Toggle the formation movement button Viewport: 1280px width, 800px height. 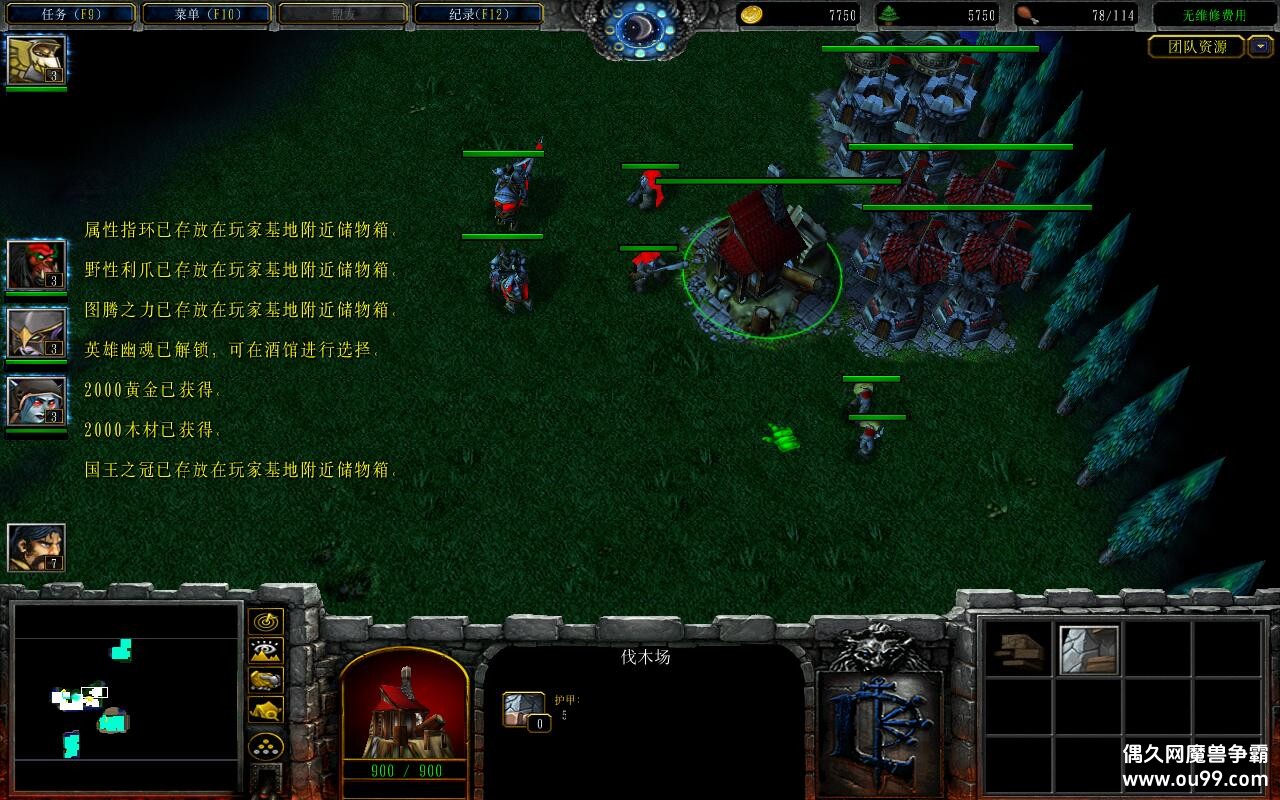(x=265, y=747)
